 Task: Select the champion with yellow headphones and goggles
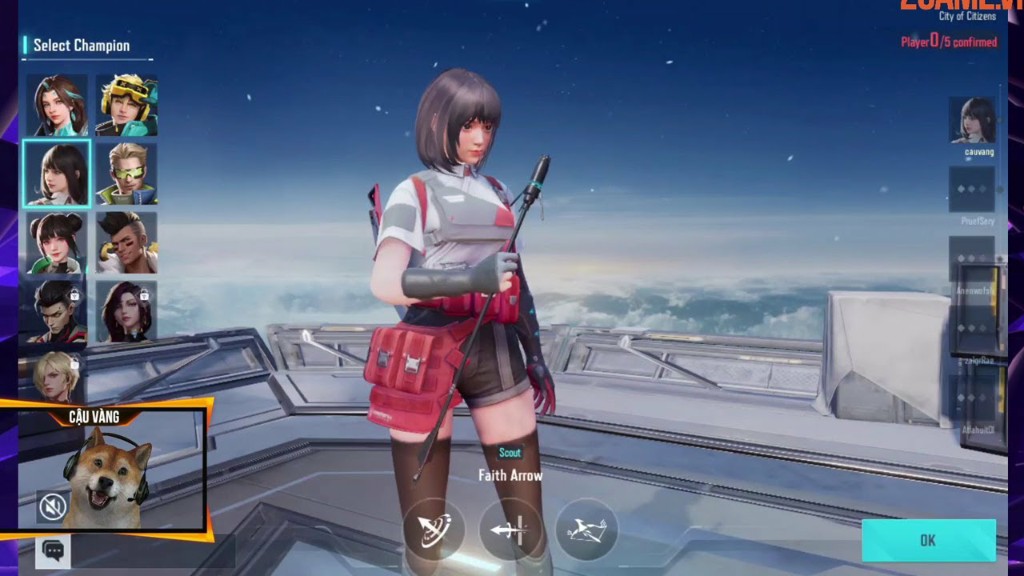pos(127,105)
